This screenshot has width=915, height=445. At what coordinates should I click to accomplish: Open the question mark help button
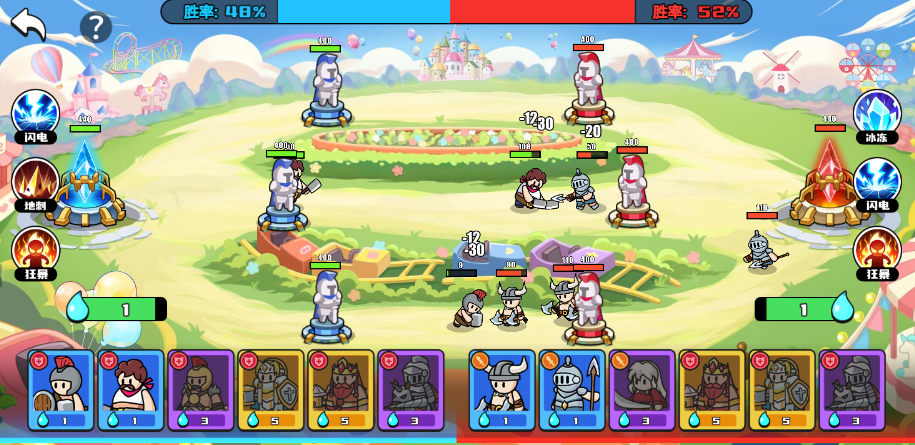pyautogui.click(x=95, y=27)
